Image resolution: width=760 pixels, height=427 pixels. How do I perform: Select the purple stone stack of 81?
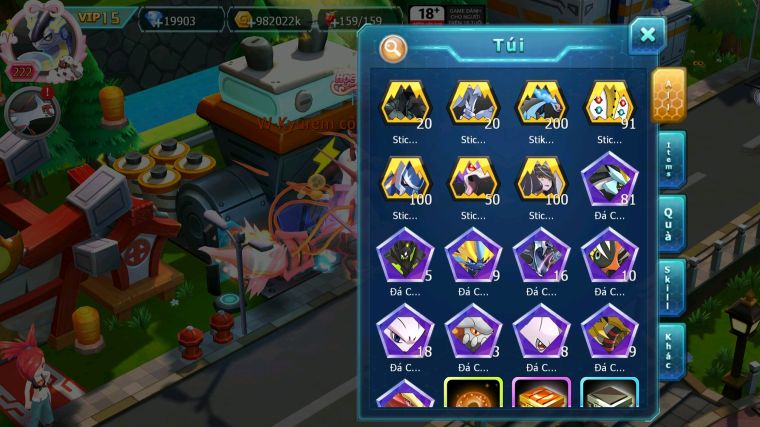609,181
